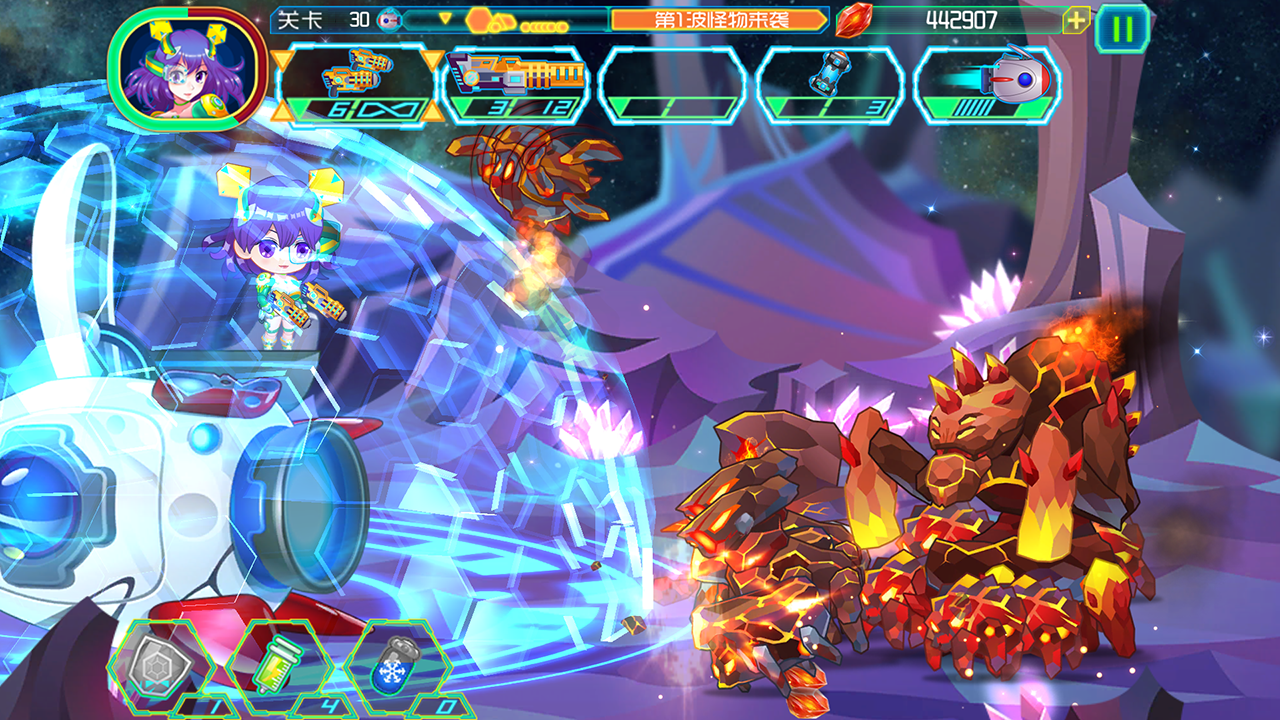Select the dual blaster weapon slot
This screenshot has height=720, width=1280.
tap(358, 85)
